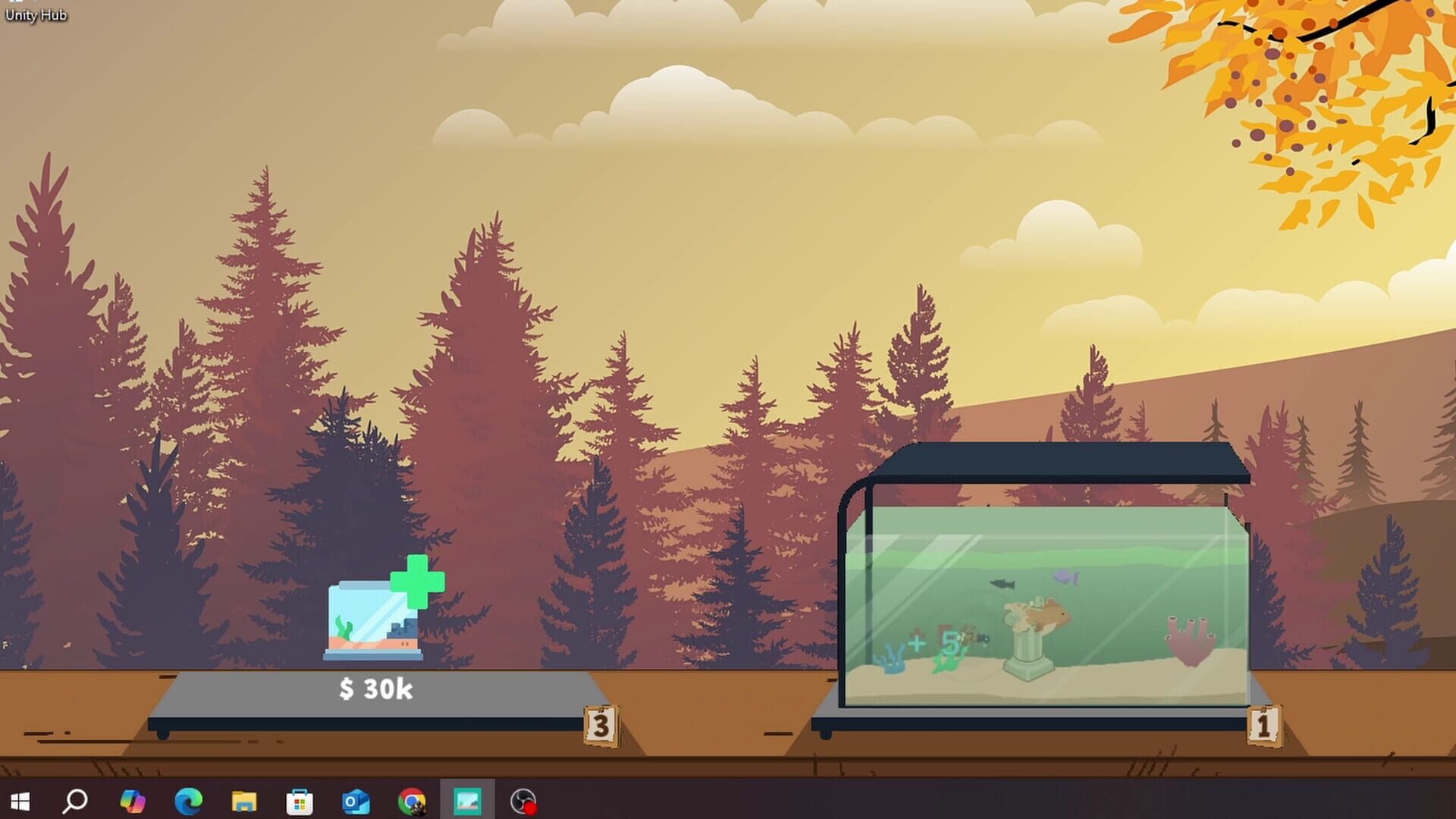The image size is (1456, 819).
Task: Click the "$ 30k" tank price button
Action: [375, 689]
